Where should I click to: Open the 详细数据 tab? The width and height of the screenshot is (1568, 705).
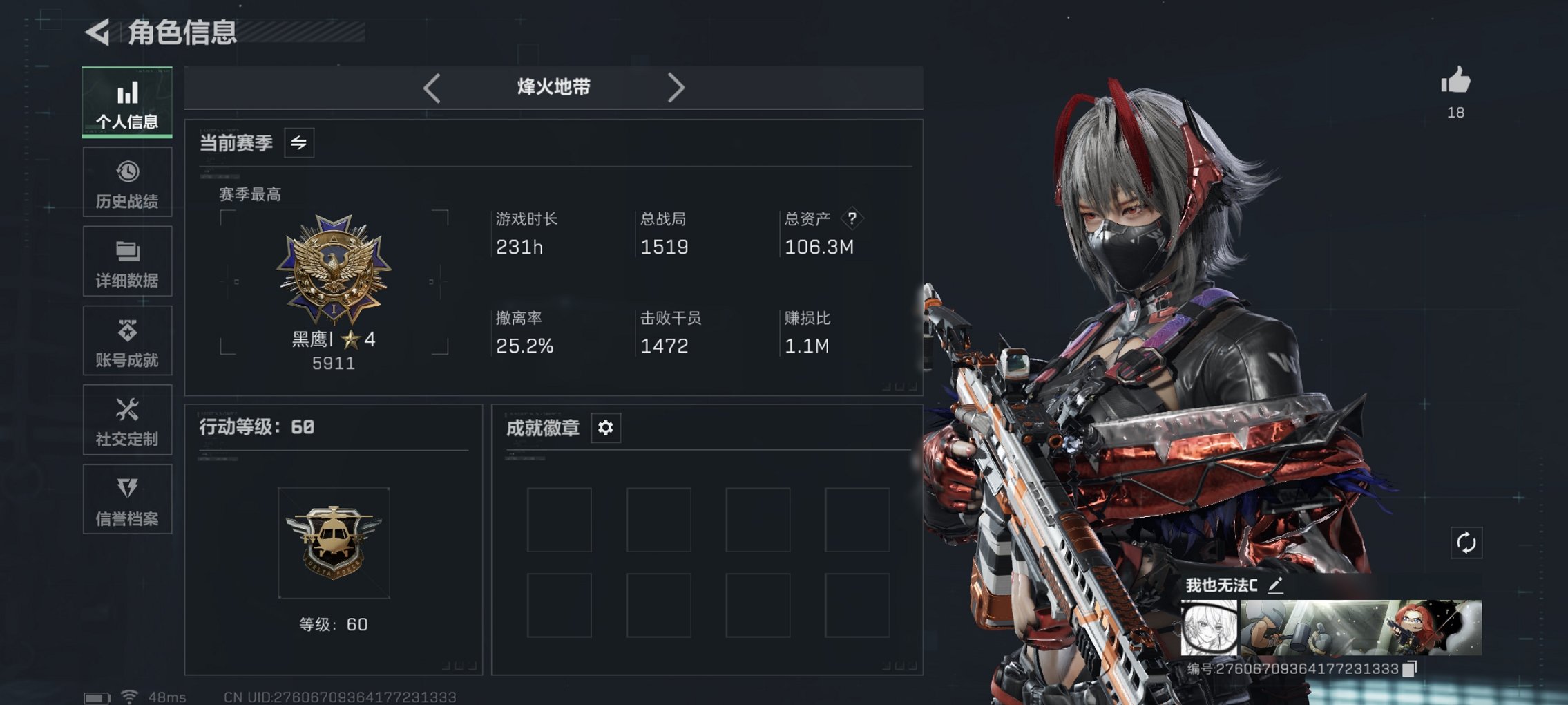[x=127, y=261]
